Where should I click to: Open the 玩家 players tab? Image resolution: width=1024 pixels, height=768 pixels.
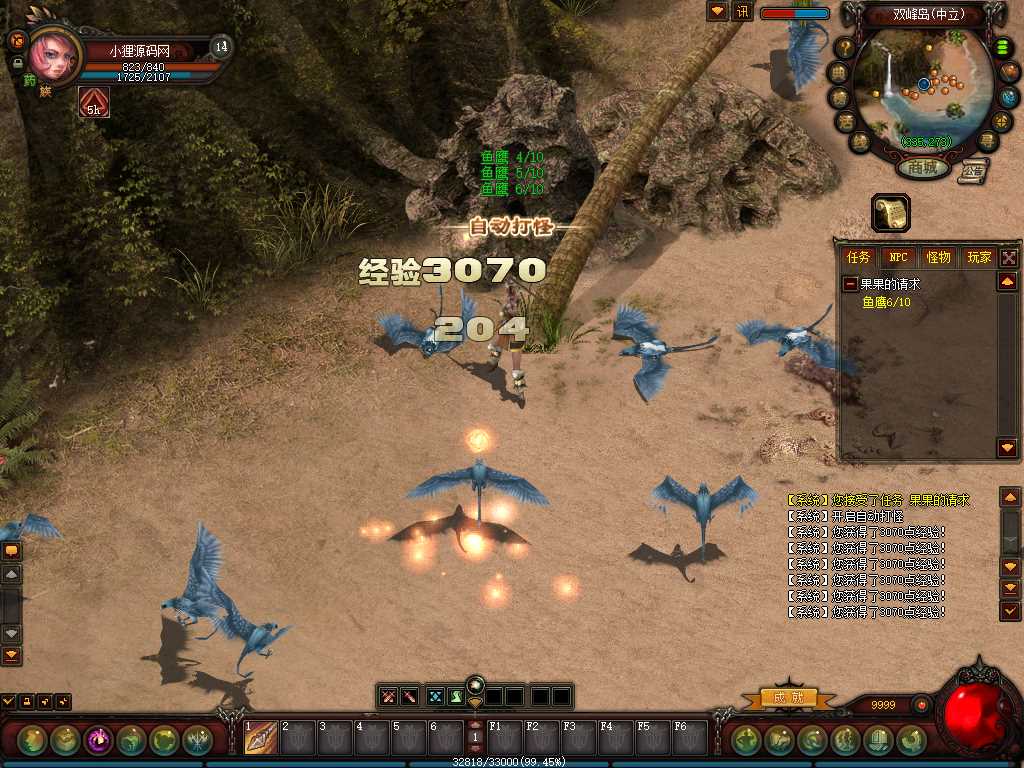coord(978,257)
